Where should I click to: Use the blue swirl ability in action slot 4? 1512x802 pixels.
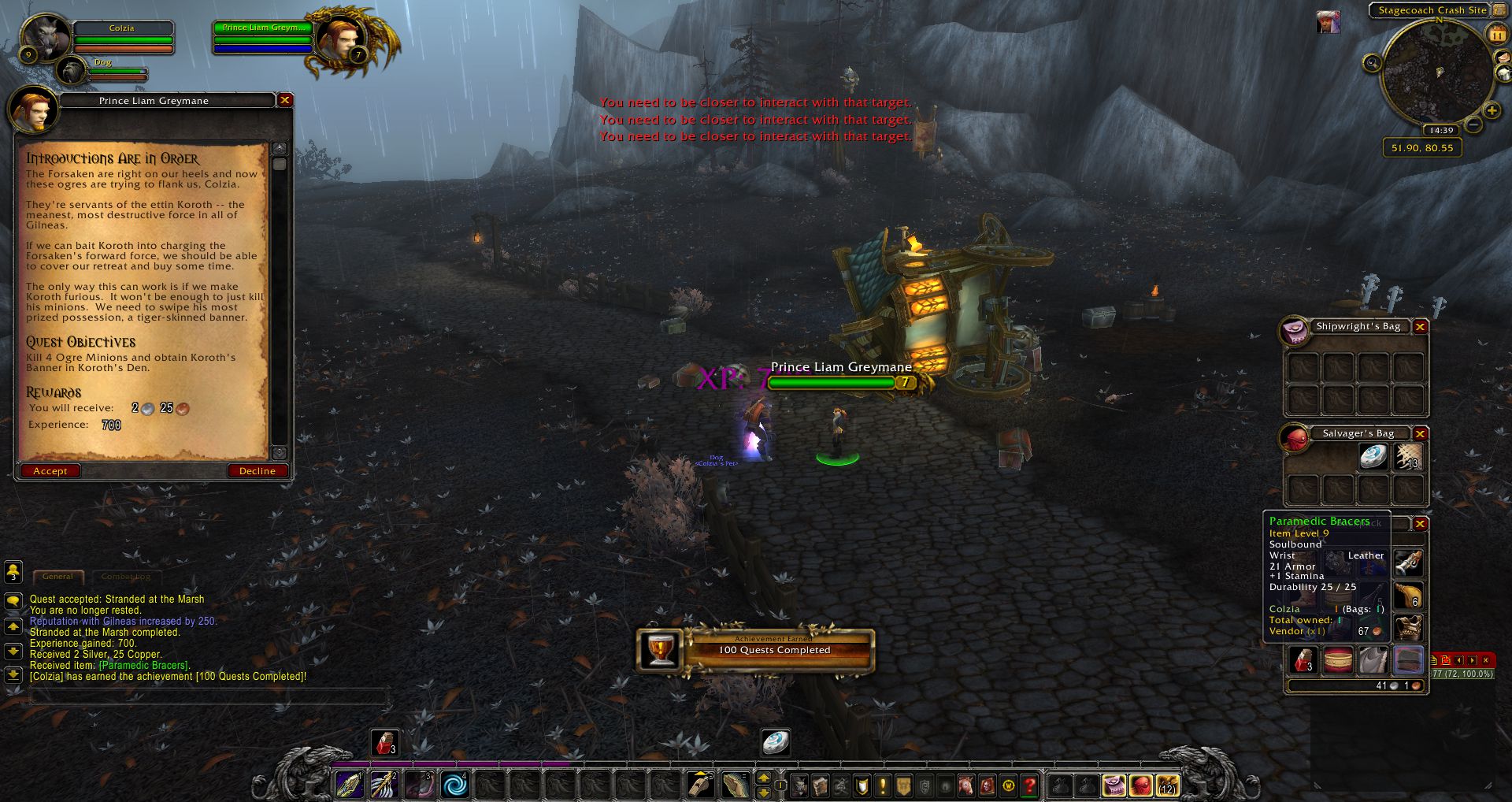point(454,785)
